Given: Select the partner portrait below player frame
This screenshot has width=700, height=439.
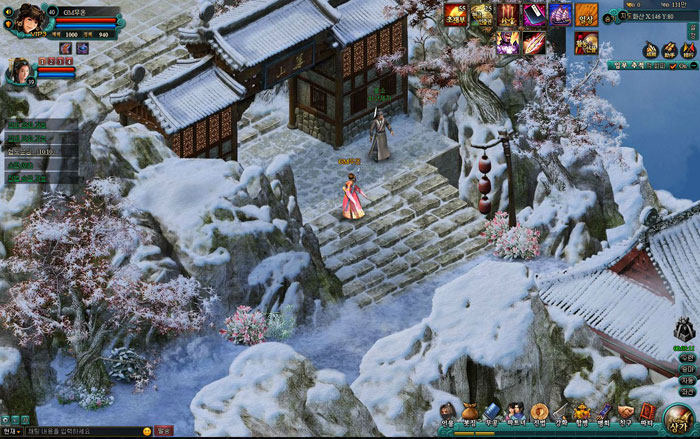Looking at the screenshot, I should tap(19, 71).
